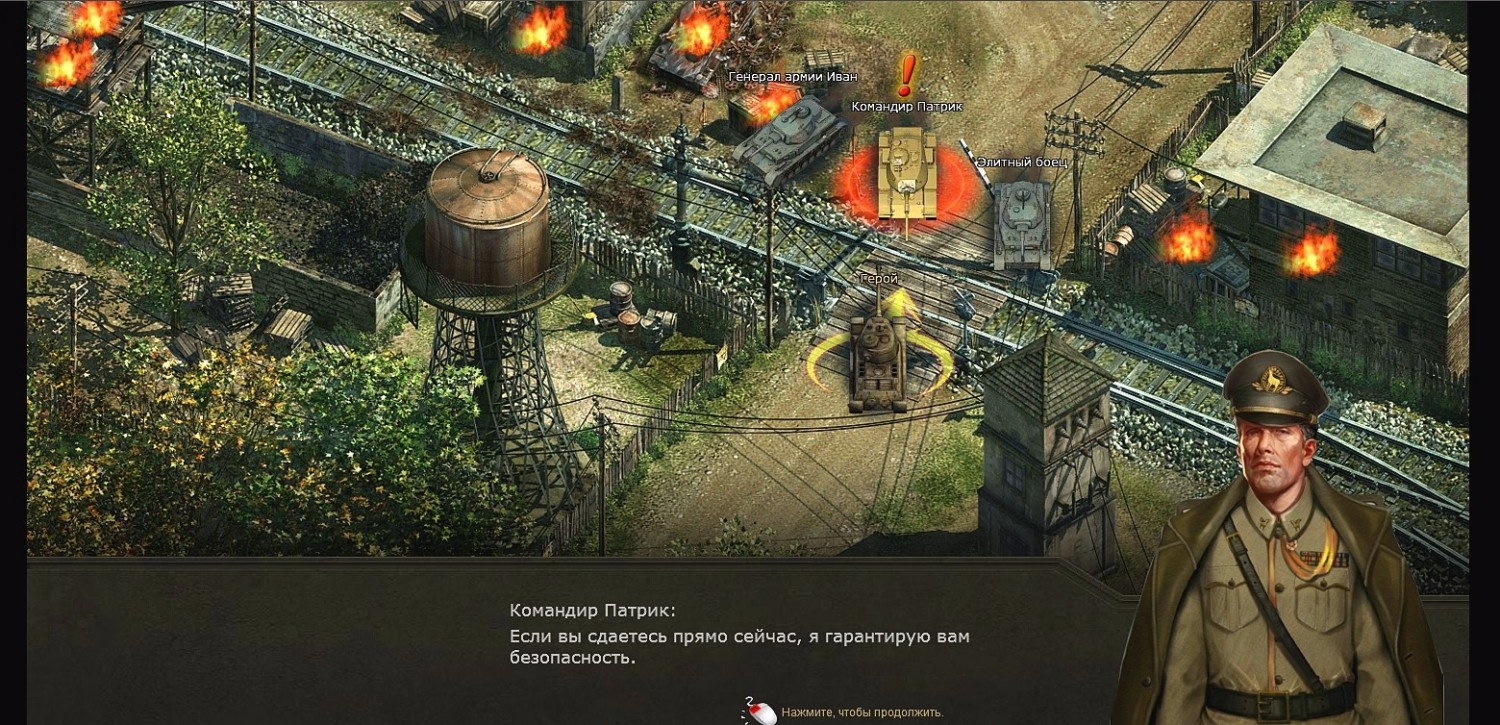Click the "Нажмите, чтобы продолжить" continue prompt

point(861,712)
